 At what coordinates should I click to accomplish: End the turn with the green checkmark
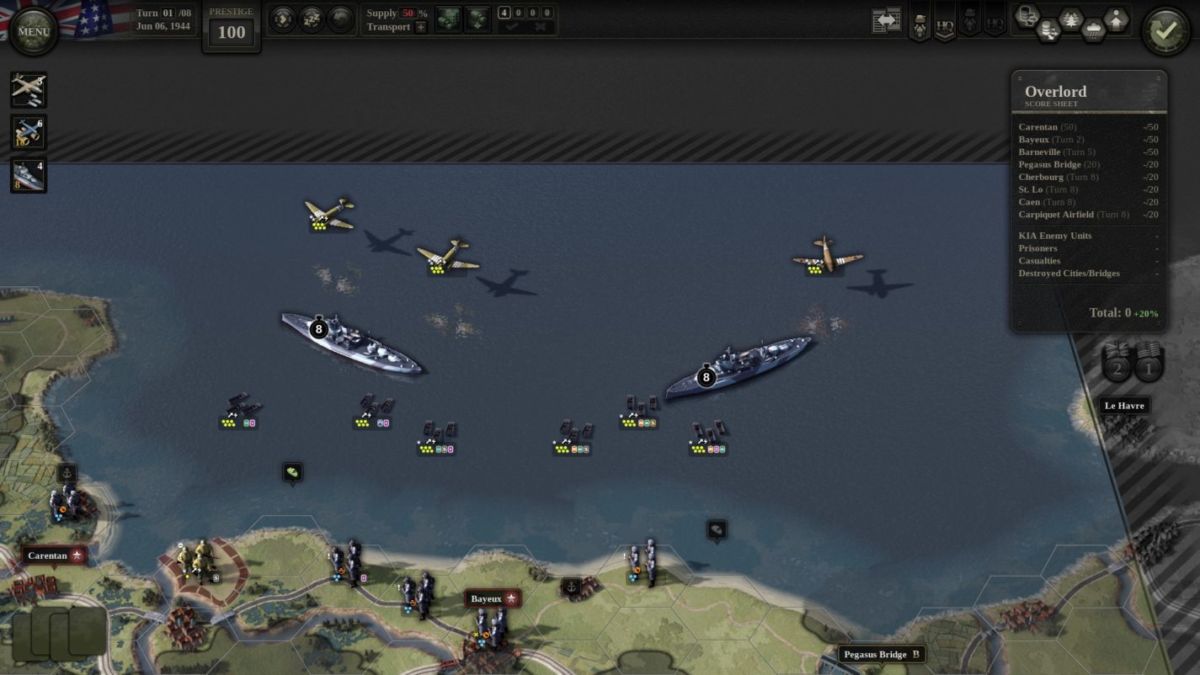click(1165, 32)
